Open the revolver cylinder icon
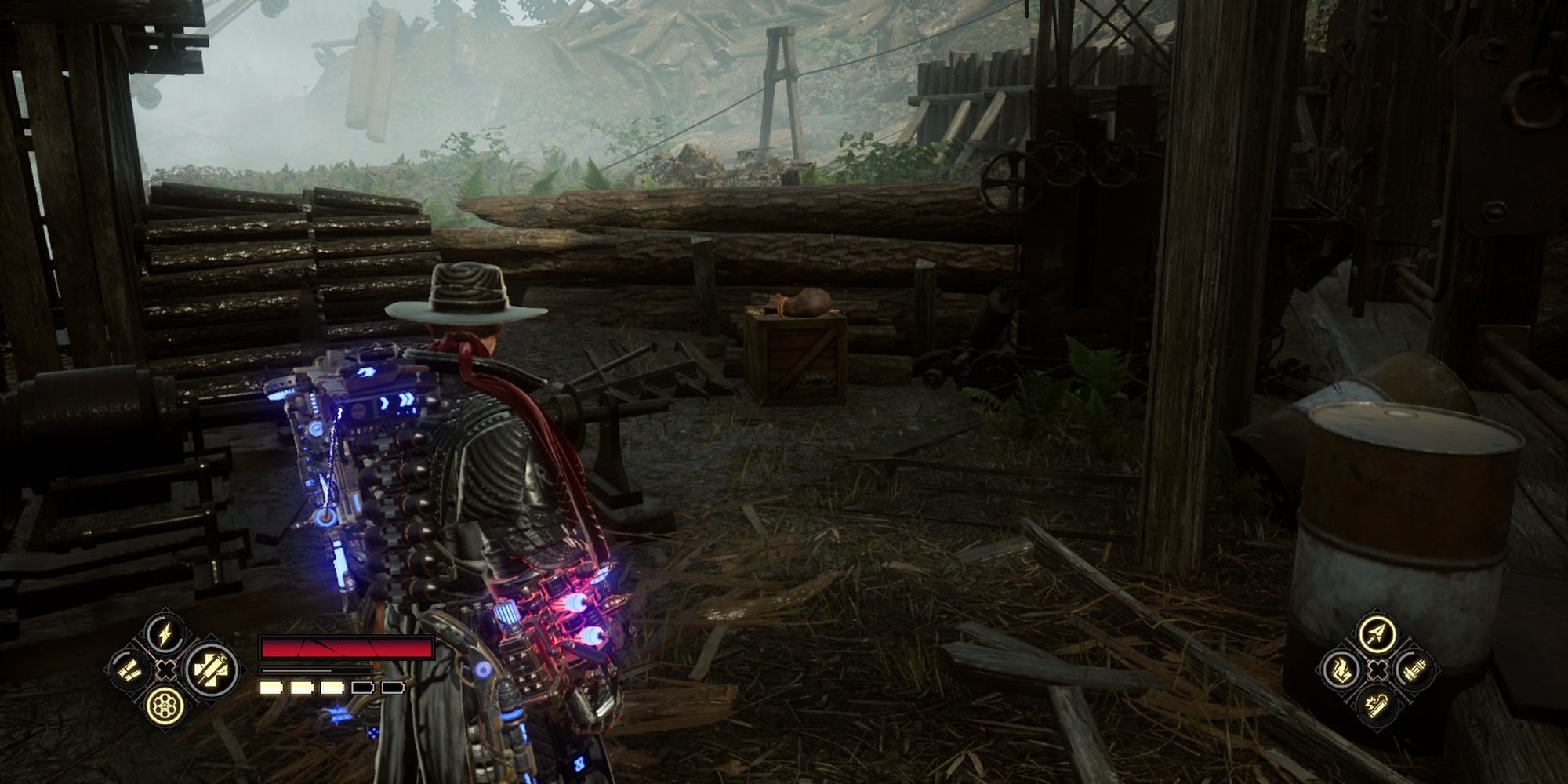 coord(166,706)
